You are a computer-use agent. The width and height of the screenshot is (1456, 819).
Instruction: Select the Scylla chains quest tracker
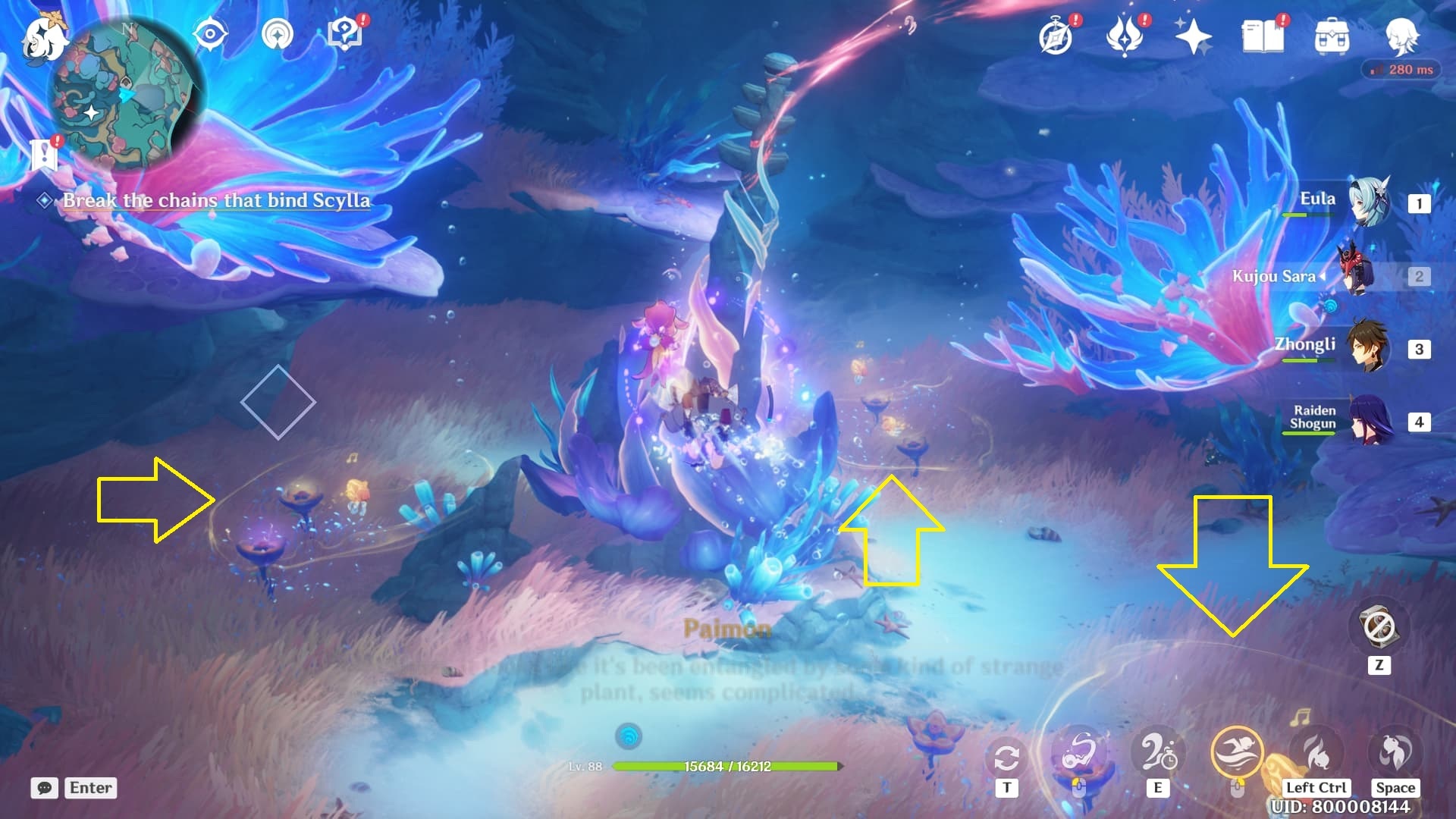click(x=216, y=200)
